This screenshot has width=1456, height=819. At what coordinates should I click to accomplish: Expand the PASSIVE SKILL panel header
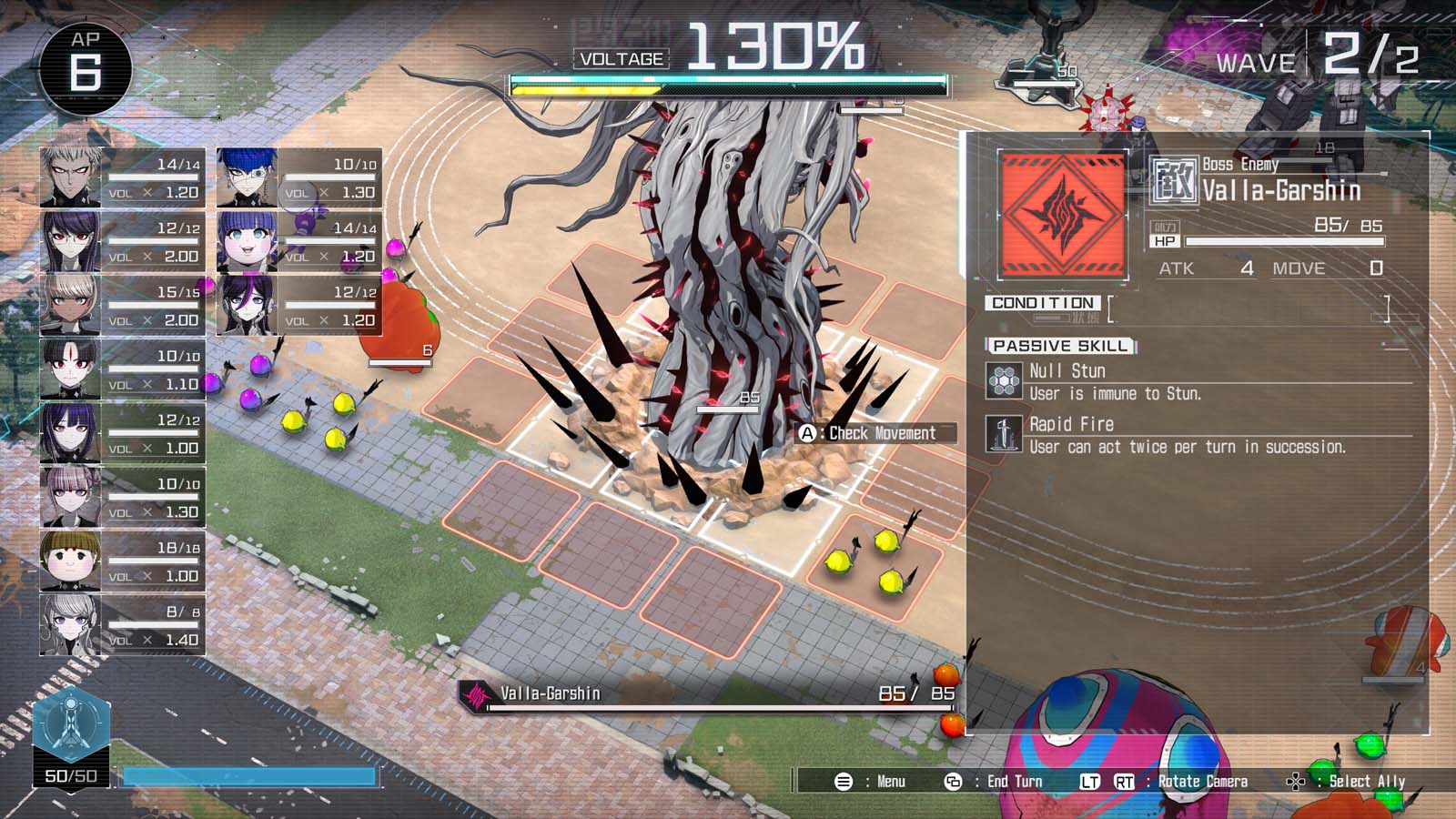coord(1060,345)
